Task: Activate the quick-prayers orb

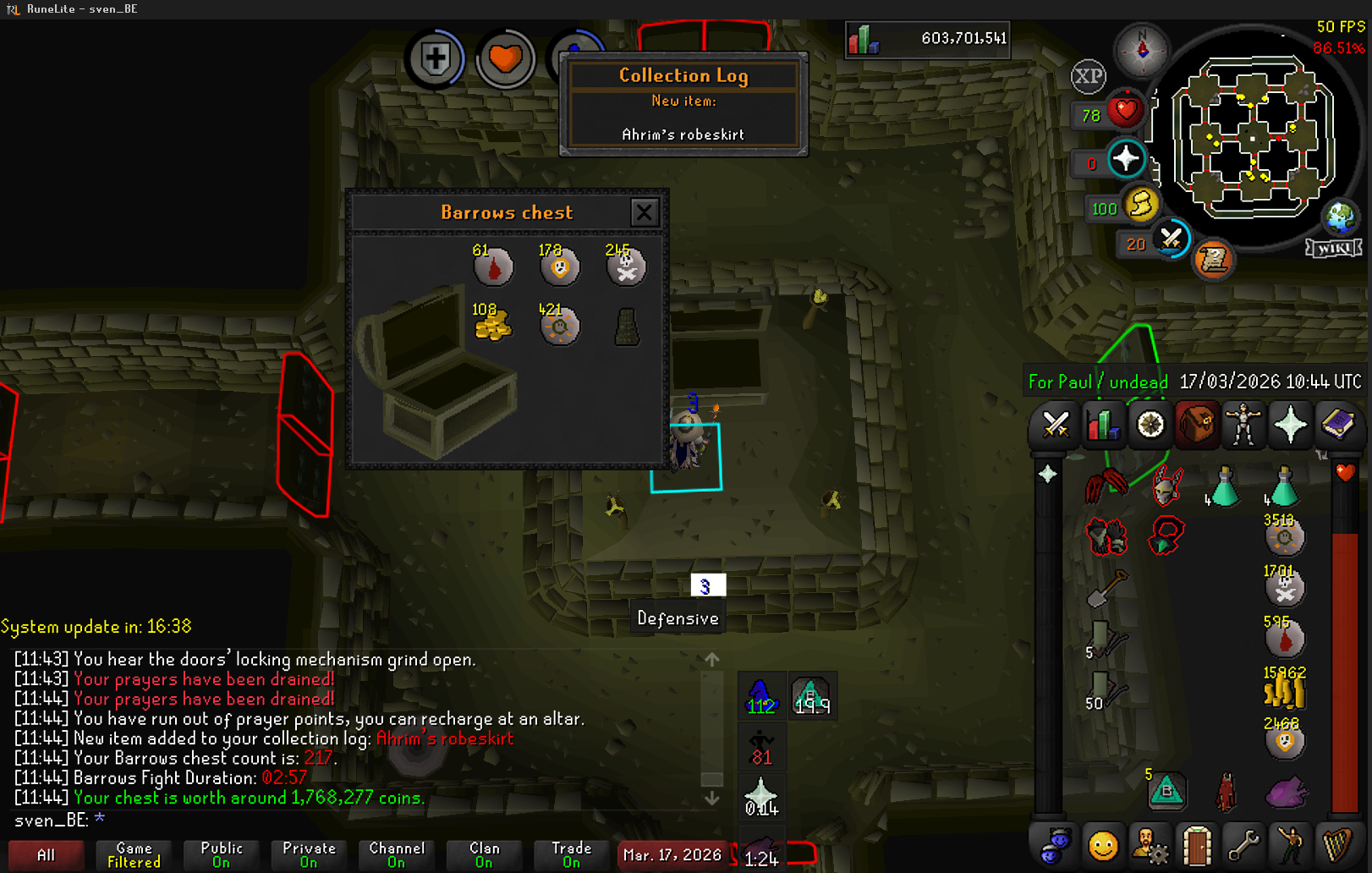Action: [1126, 159]
